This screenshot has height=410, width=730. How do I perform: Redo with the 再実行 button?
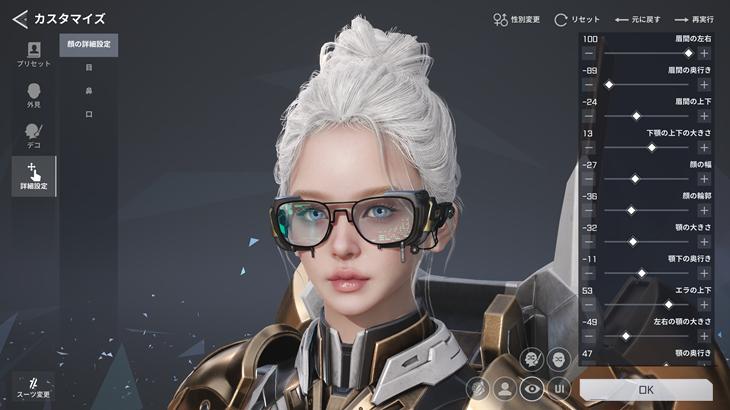point(696,19)
